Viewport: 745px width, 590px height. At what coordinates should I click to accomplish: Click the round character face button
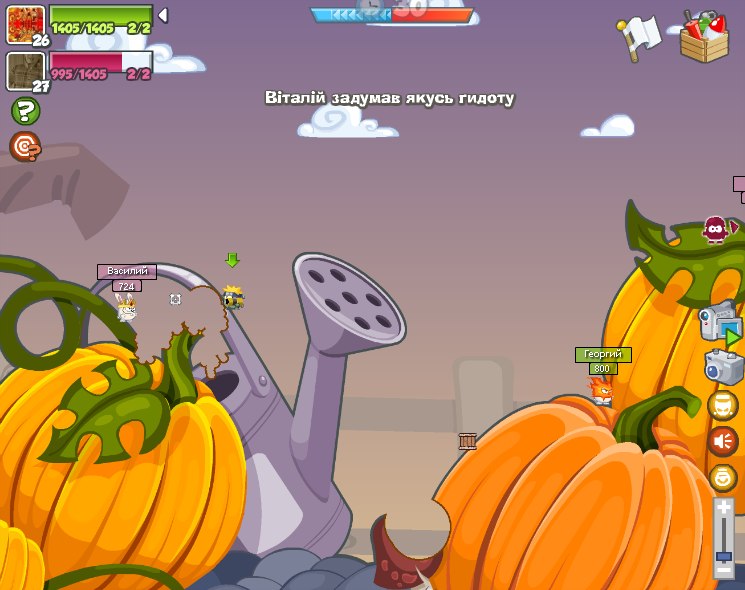[x=722, y=405]
